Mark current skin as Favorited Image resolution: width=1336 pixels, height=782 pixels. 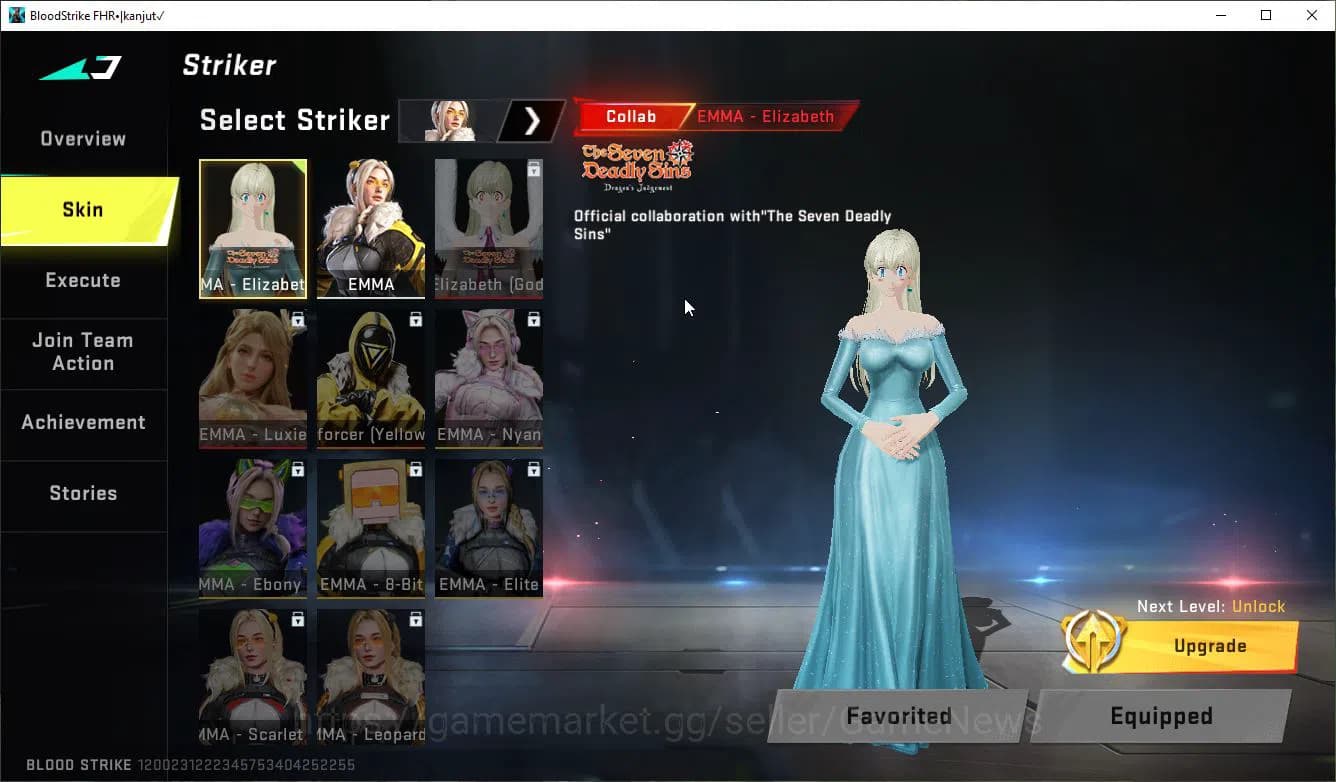[897, 716]
